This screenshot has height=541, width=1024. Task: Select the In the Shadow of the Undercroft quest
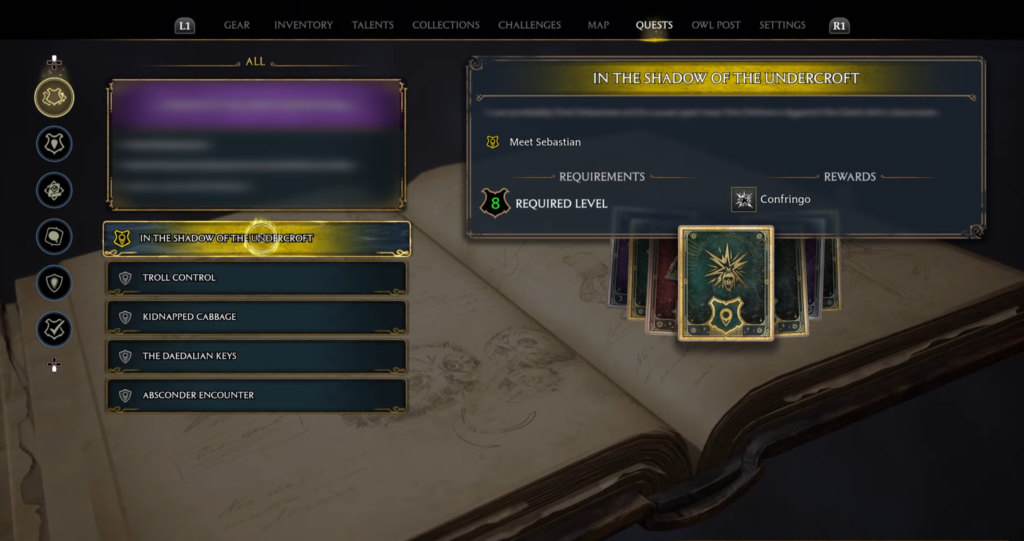pyautogui.click(x=257, y=239)
